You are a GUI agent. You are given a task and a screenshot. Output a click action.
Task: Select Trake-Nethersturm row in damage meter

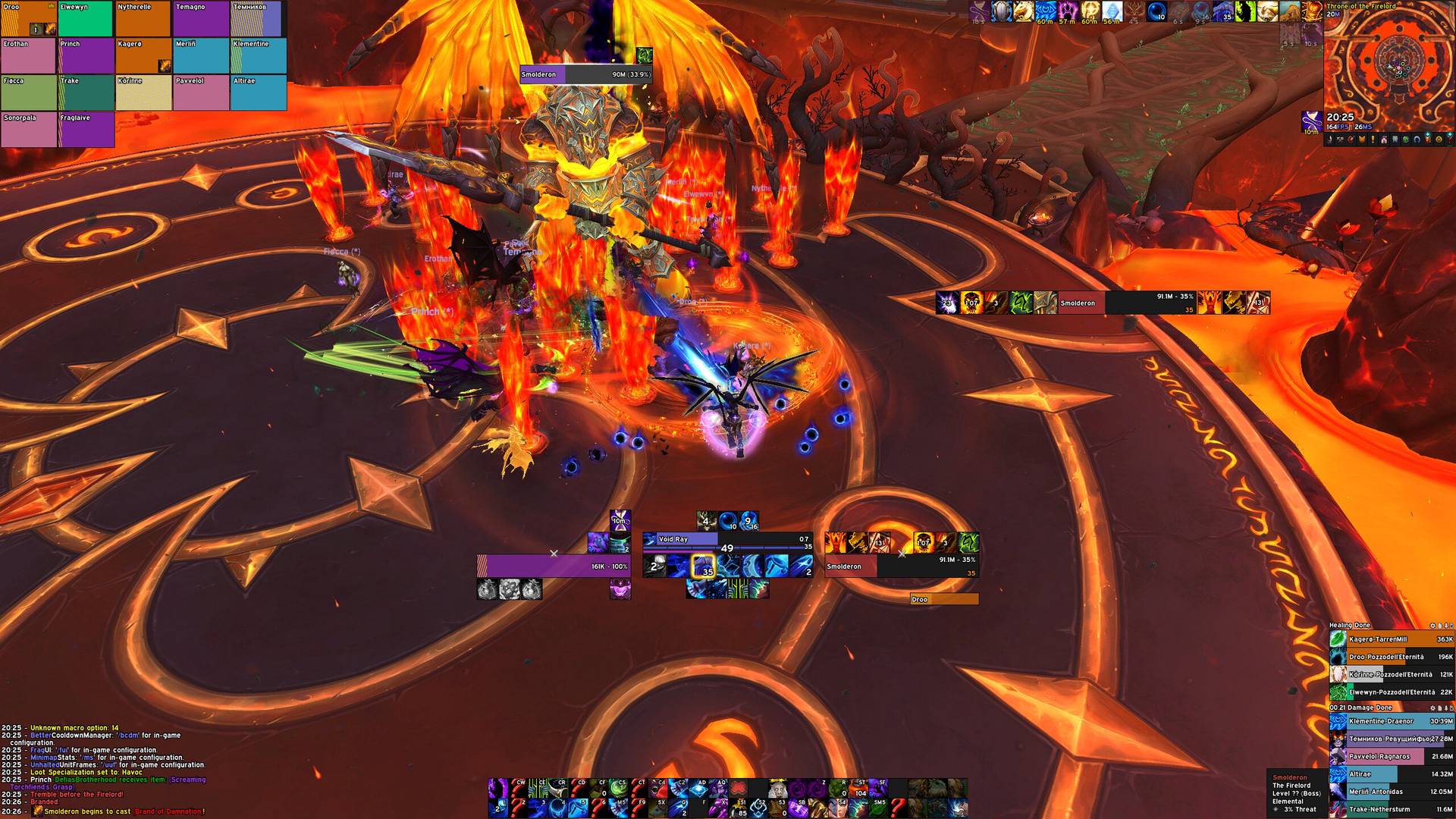click(1392, 809)
